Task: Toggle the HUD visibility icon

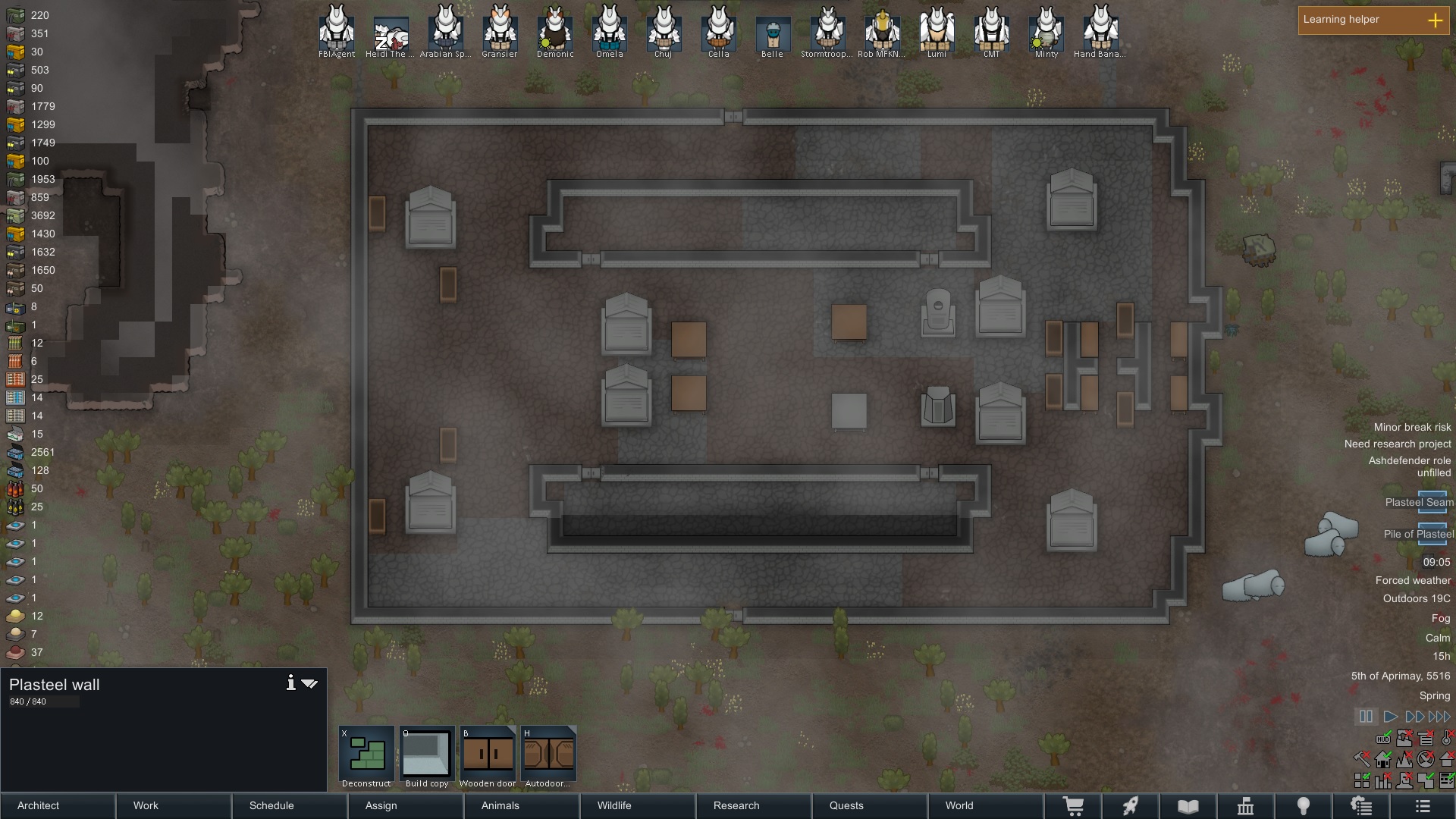Action: click(x=1383, y=739)
